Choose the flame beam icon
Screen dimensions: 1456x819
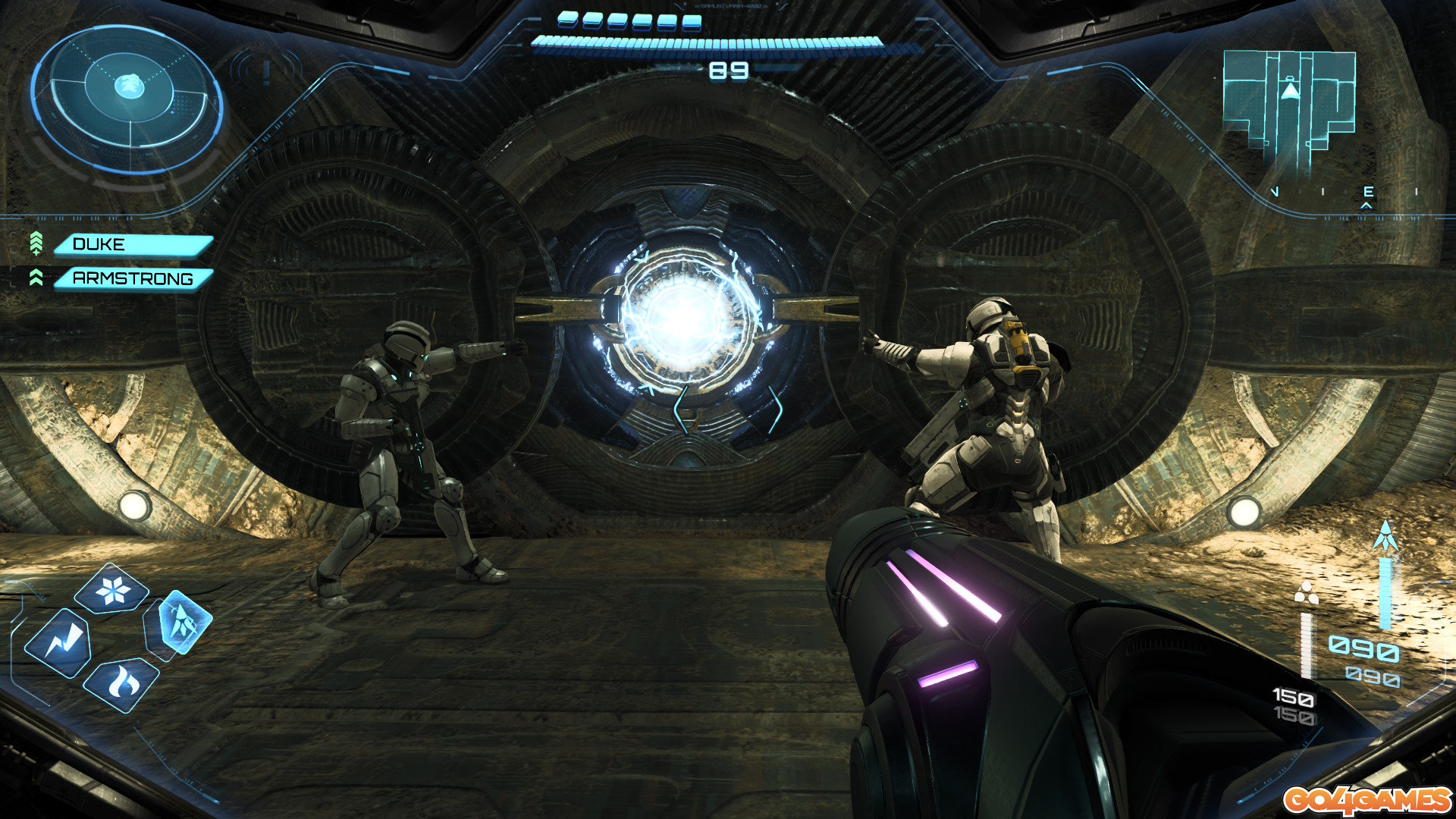[120, 683]
